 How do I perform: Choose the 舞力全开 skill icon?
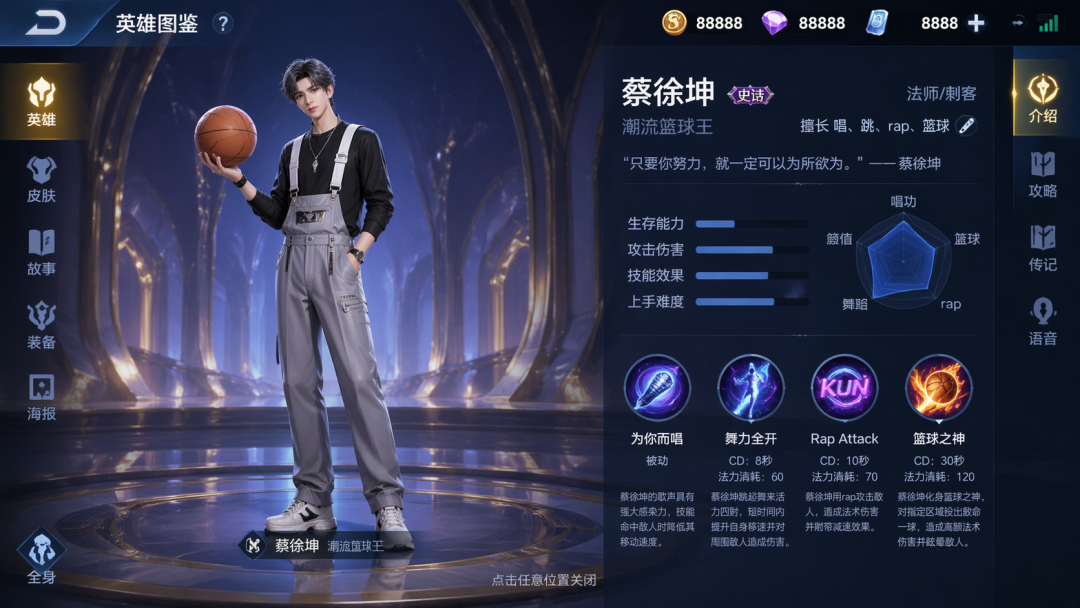pos(751,388)
